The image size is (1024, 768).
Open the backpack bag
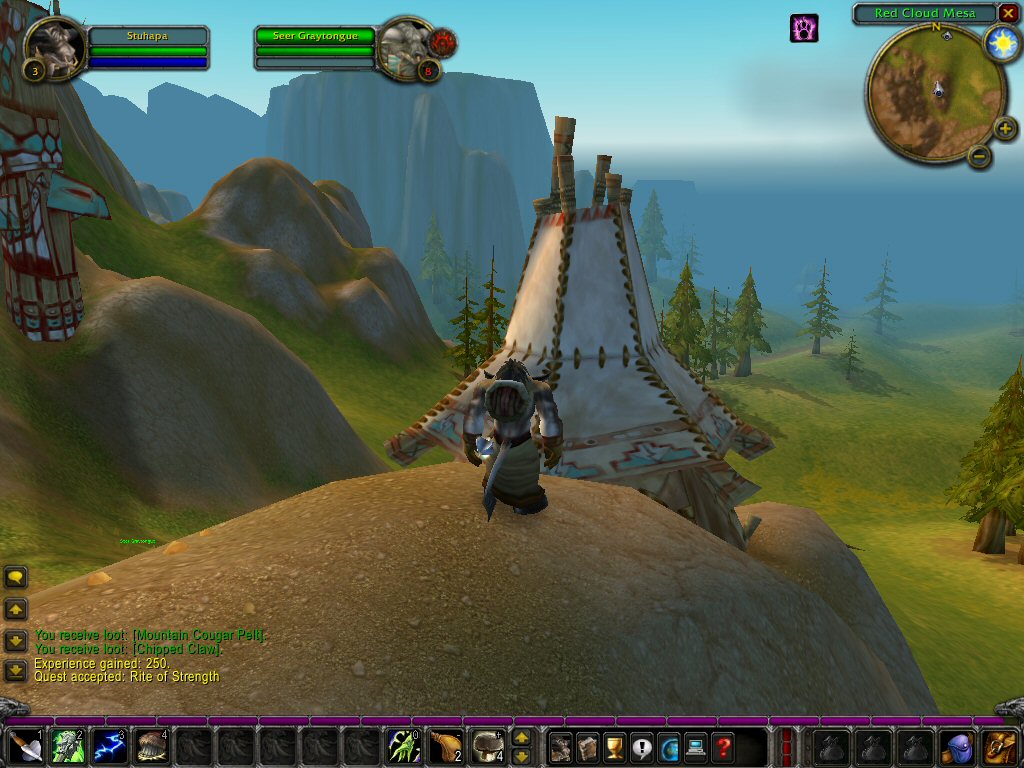click(1000, 746)
